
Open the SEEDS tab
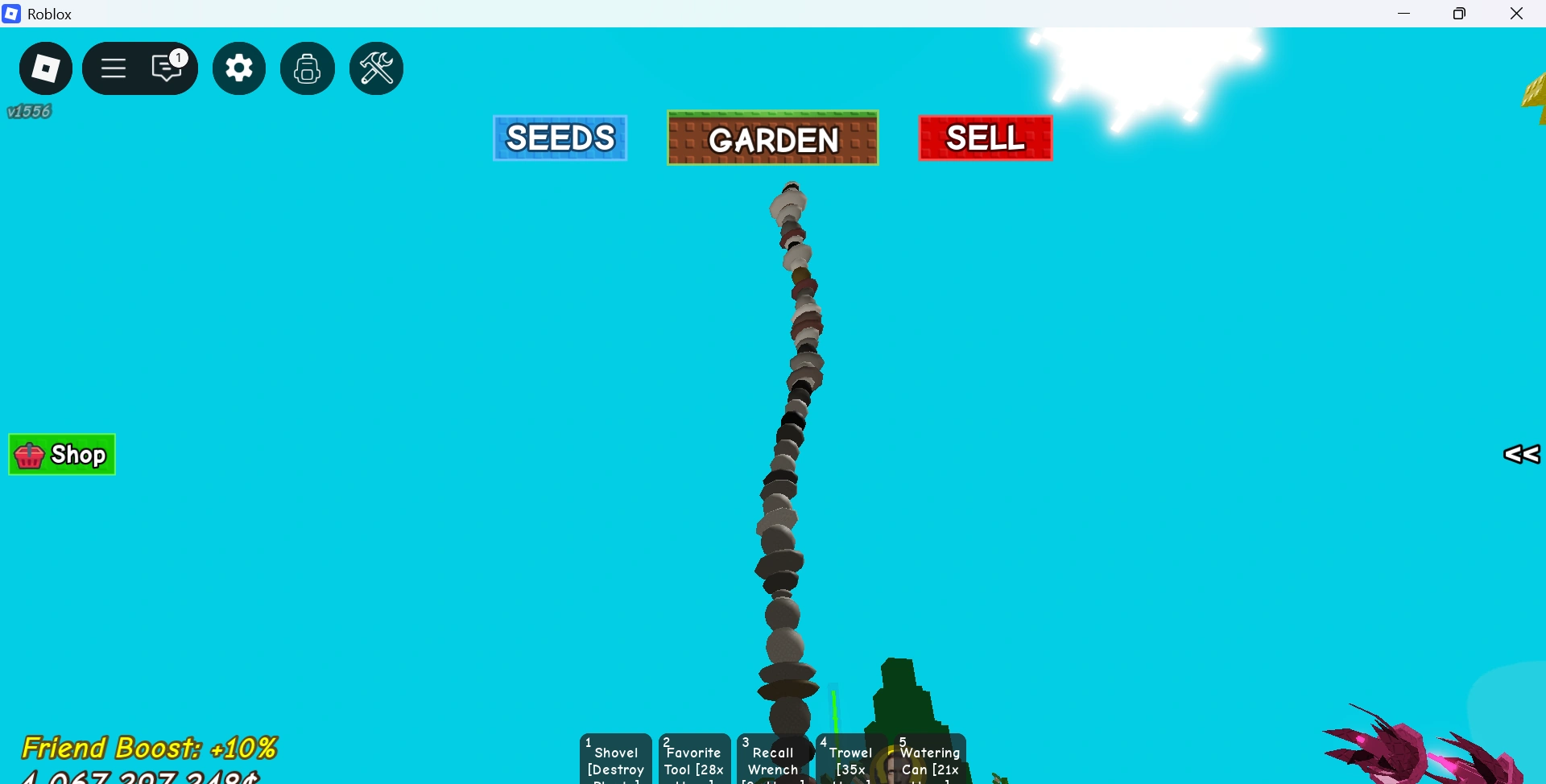tap(559, 138)
